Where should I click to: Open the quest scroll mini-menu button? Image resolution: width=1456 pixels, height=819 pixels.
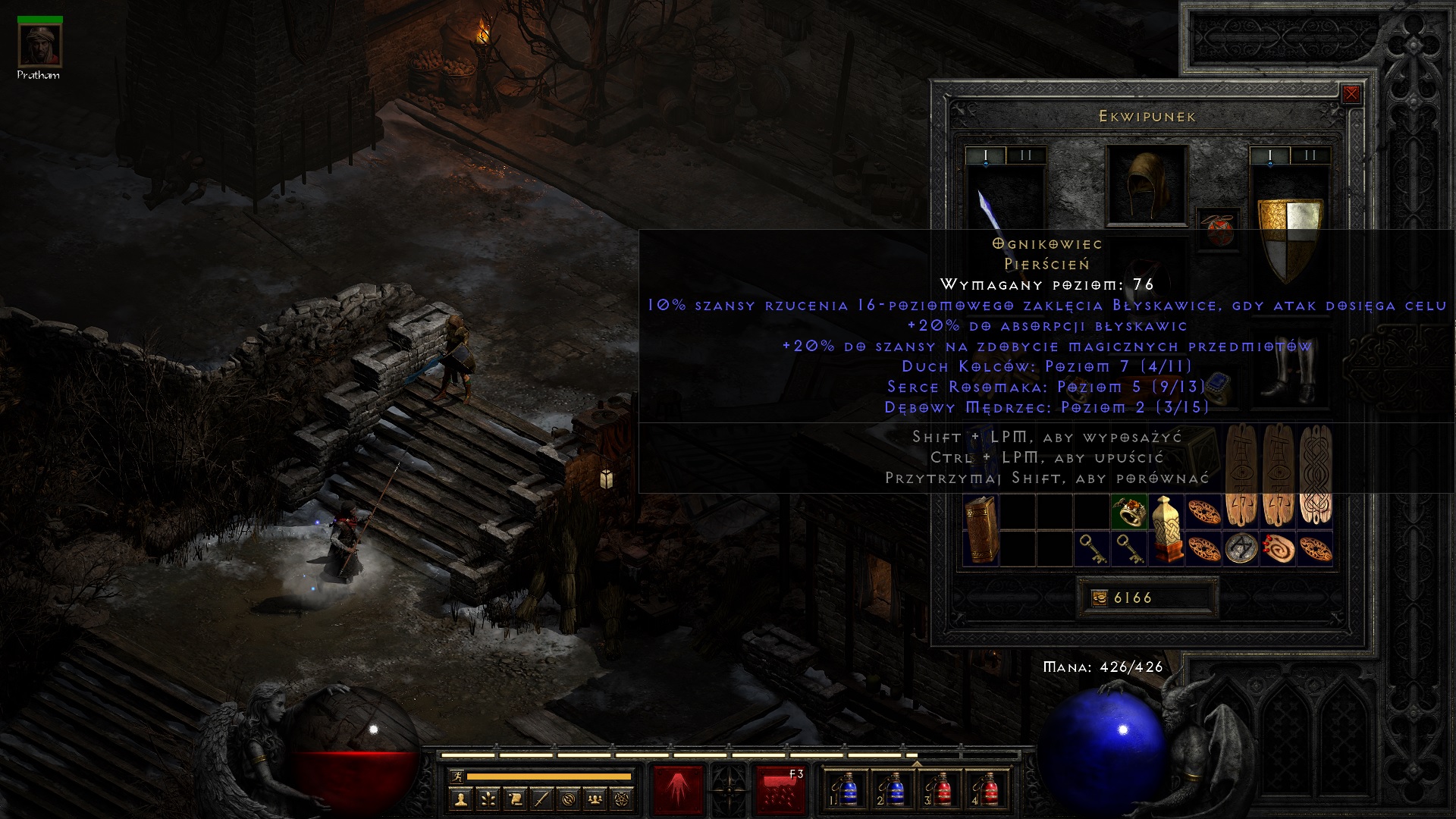point(515,799)
